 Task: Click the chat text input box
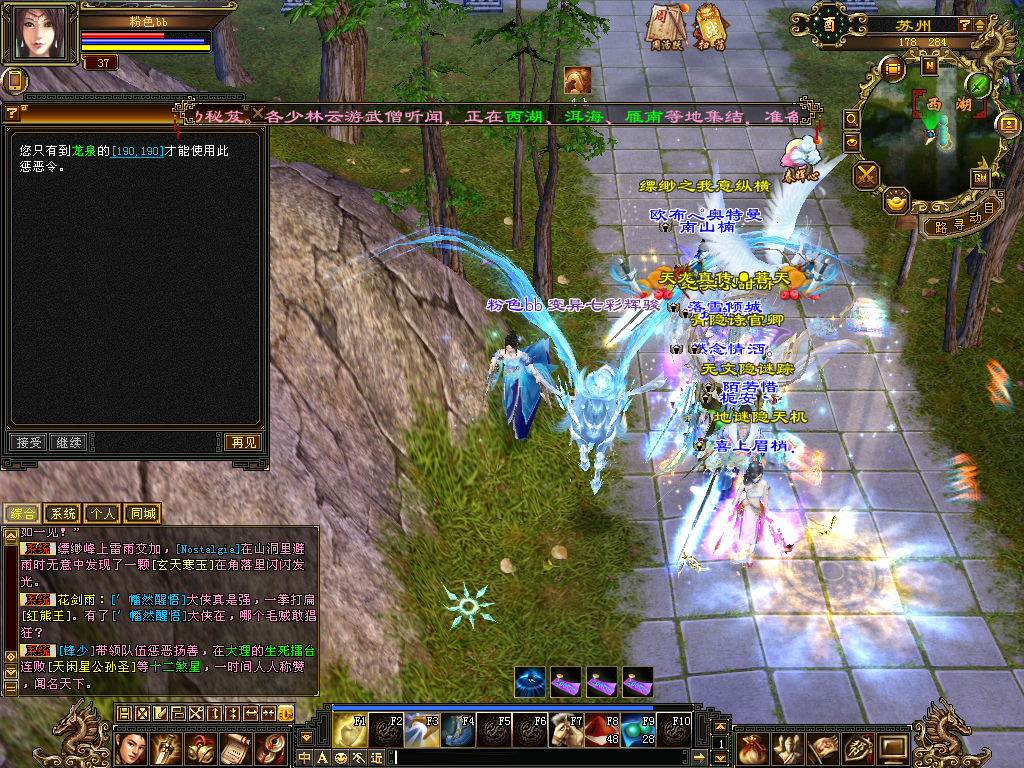coord(550,757)
